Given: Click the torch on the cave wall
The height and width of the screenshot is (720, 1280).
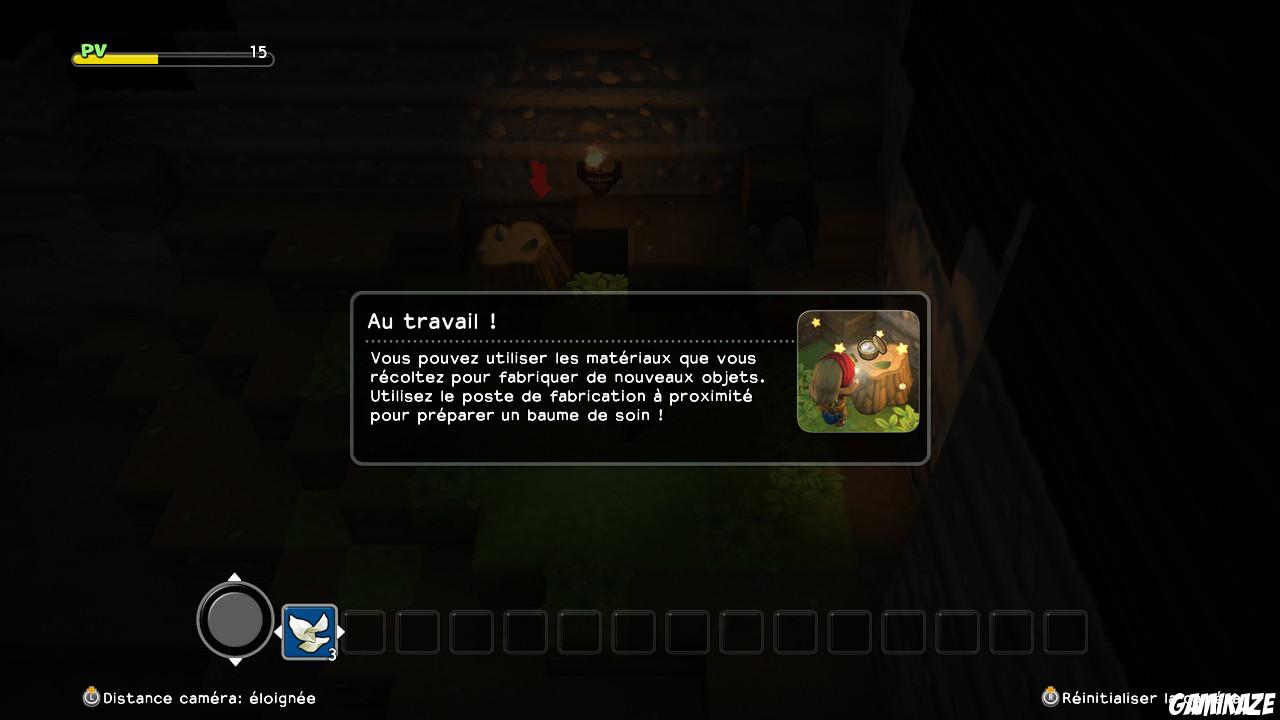Looking at the screenshot, I should (x=600, y=168).
